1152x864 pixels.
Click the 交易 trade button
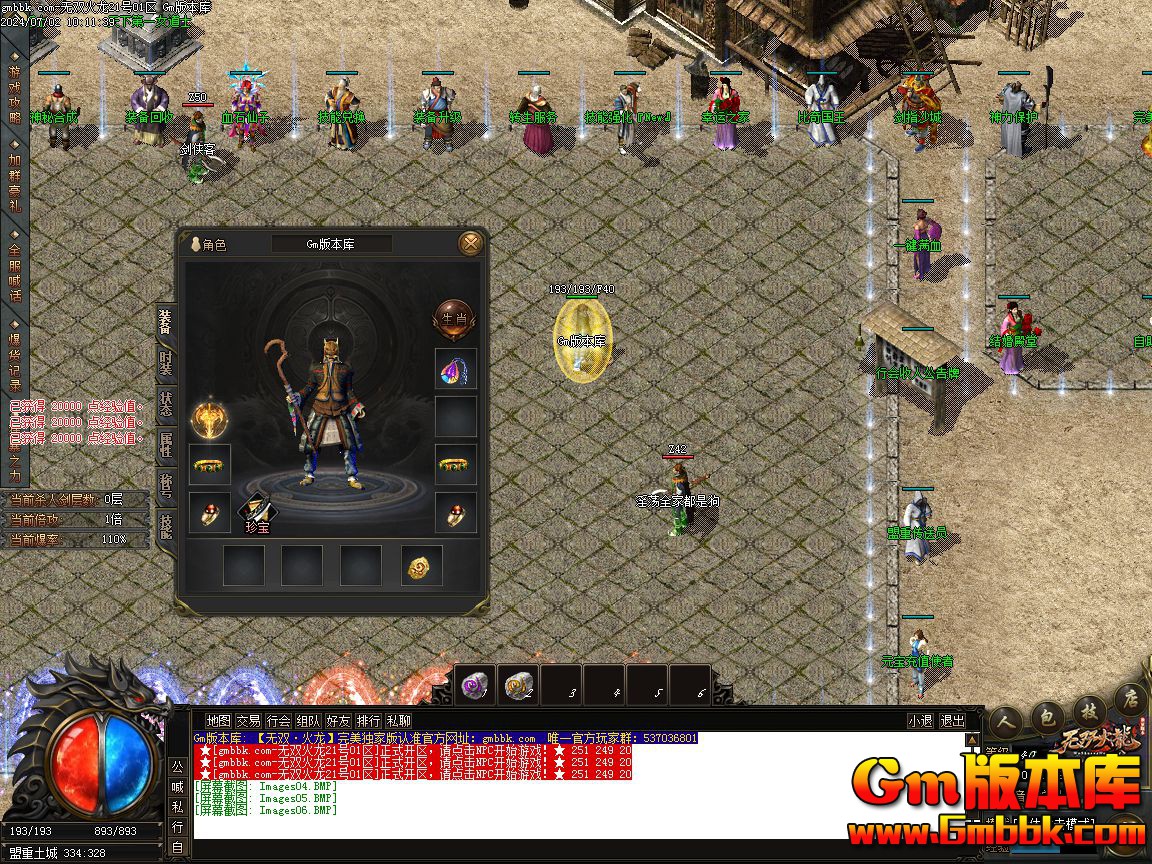pos(248,720)
